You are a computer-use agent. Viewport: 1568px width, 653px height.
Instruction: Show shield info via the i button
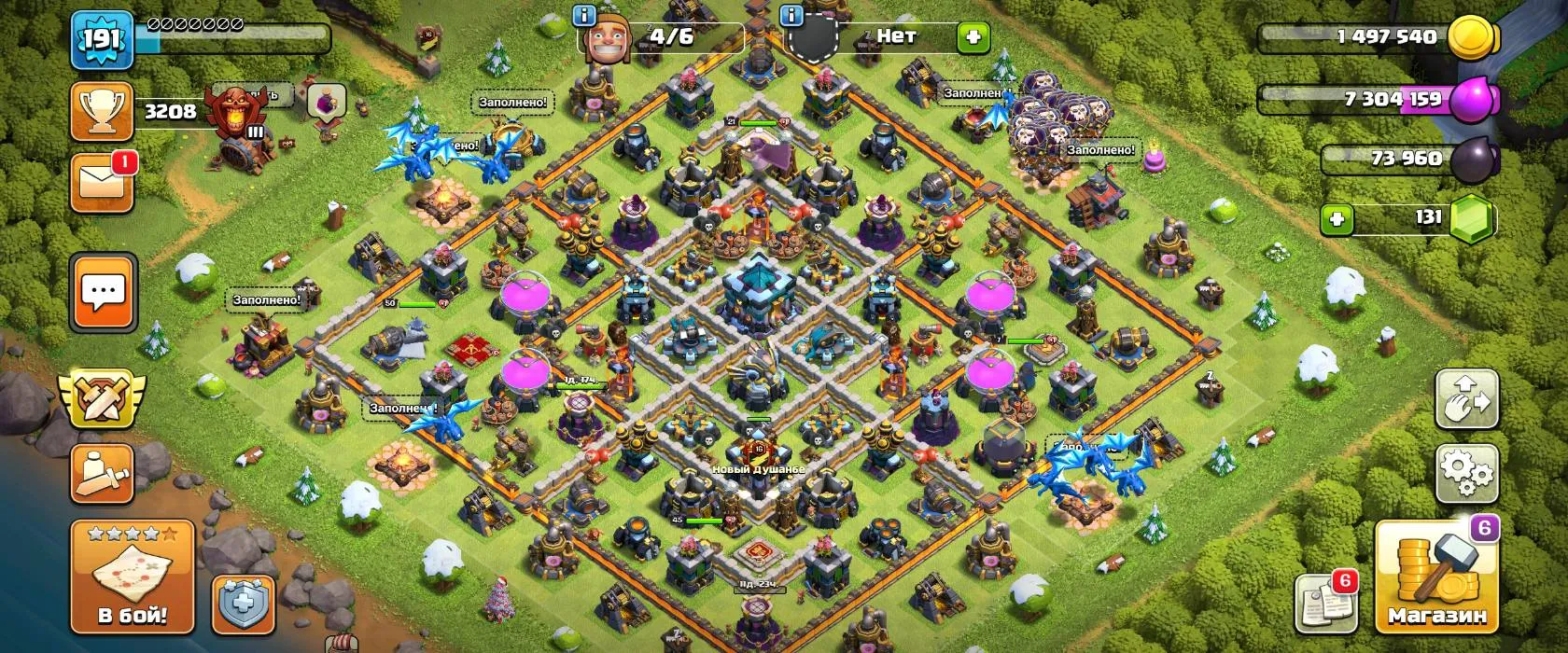tap(791, 16)
